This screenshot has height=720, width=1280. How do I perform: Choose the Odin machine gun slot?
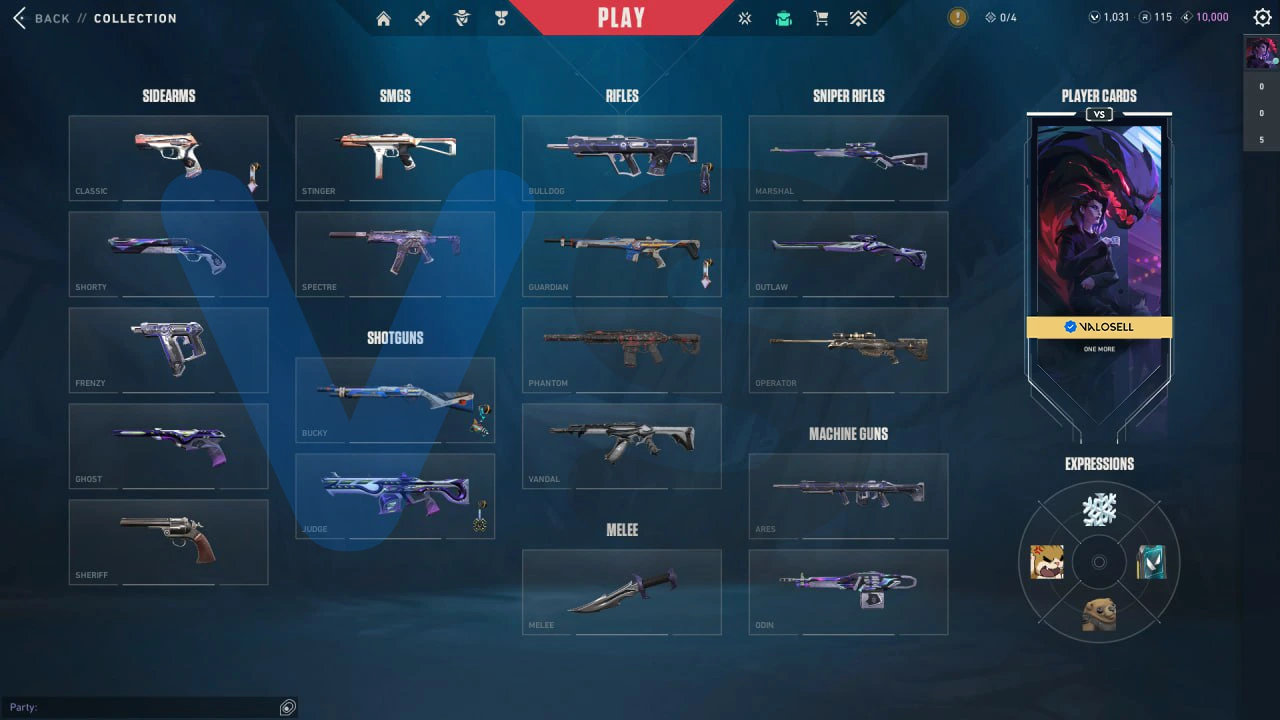(848, 591)
